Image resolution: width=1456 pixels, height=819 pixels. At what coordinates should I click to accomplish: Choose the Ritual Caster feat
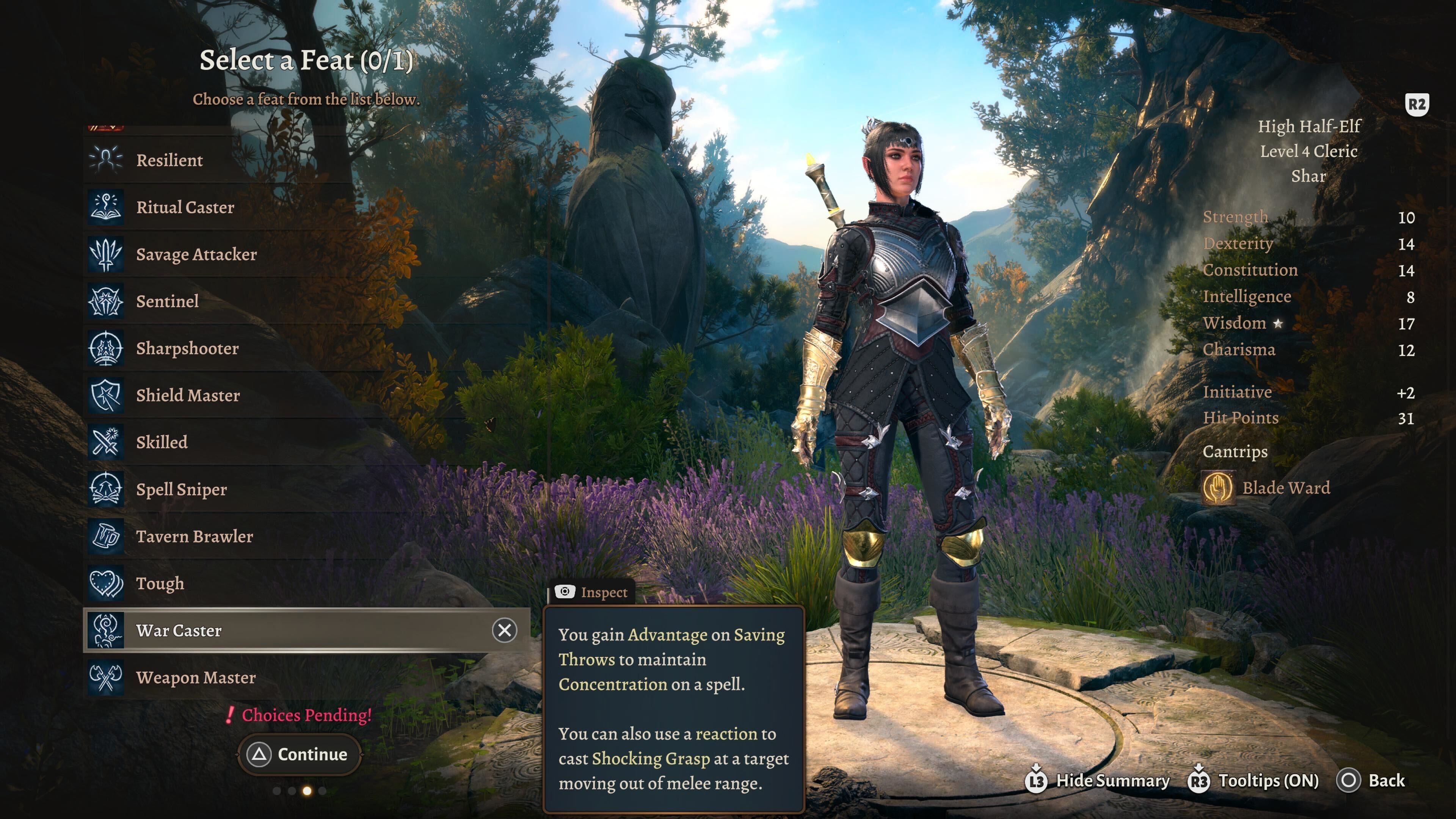[x=185, y=207]
